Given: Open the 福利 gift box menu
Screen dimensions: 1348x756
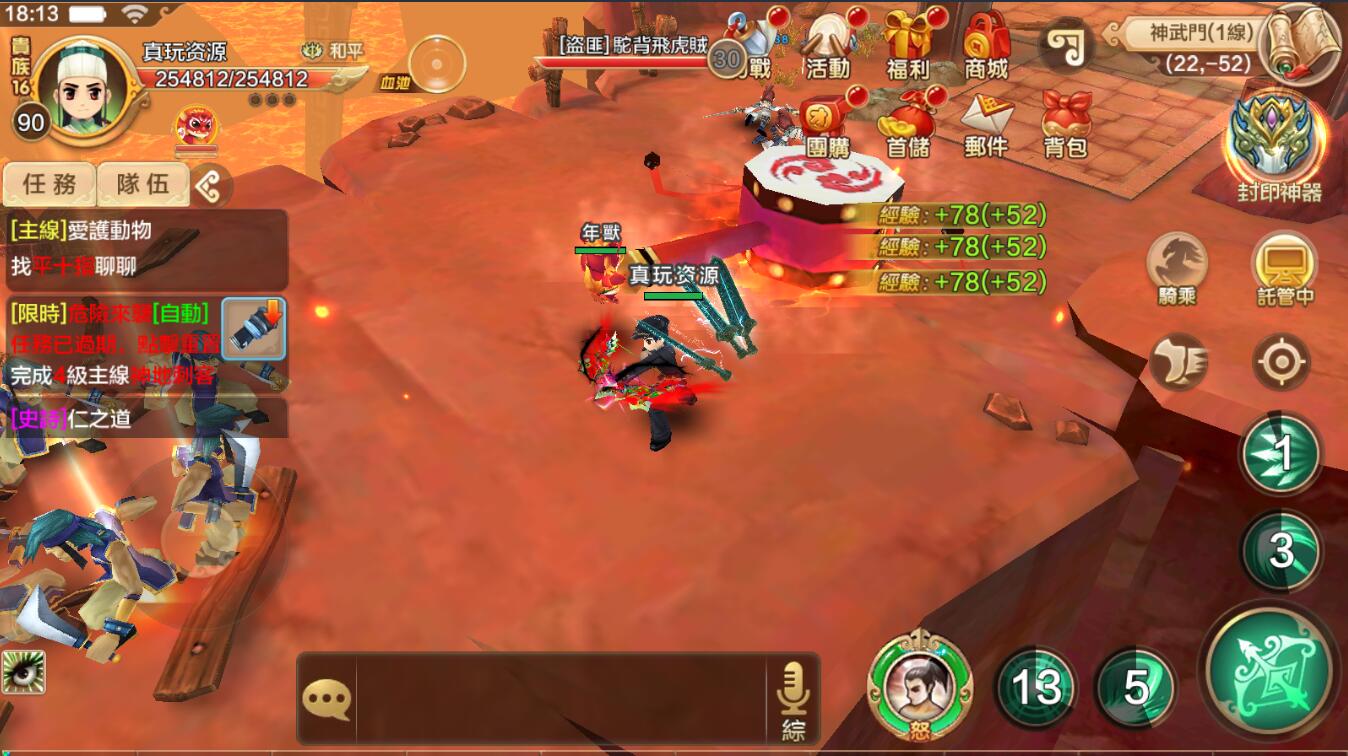Looking at the screenshot, I should (x=908, y=45).
